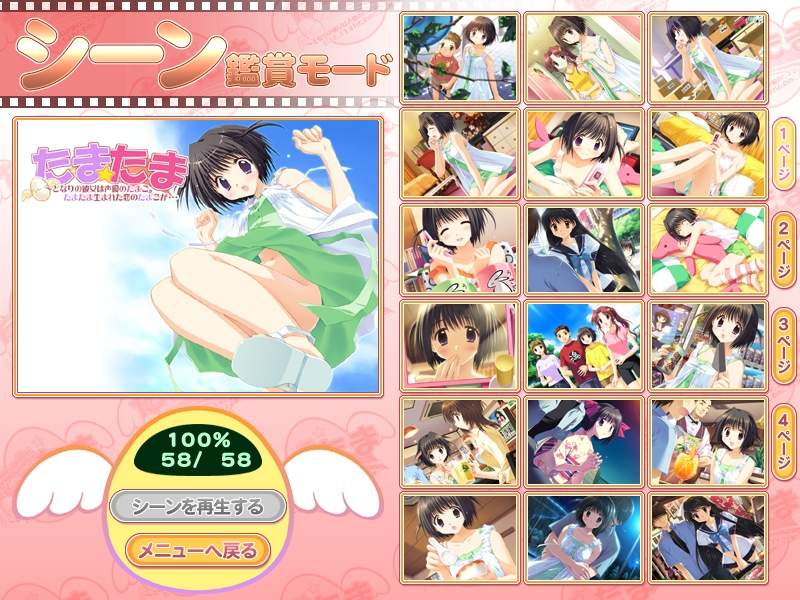The image size is (800, 600).
Task: Click the large たまたま title scene preview
Action: tap(198, 256)
